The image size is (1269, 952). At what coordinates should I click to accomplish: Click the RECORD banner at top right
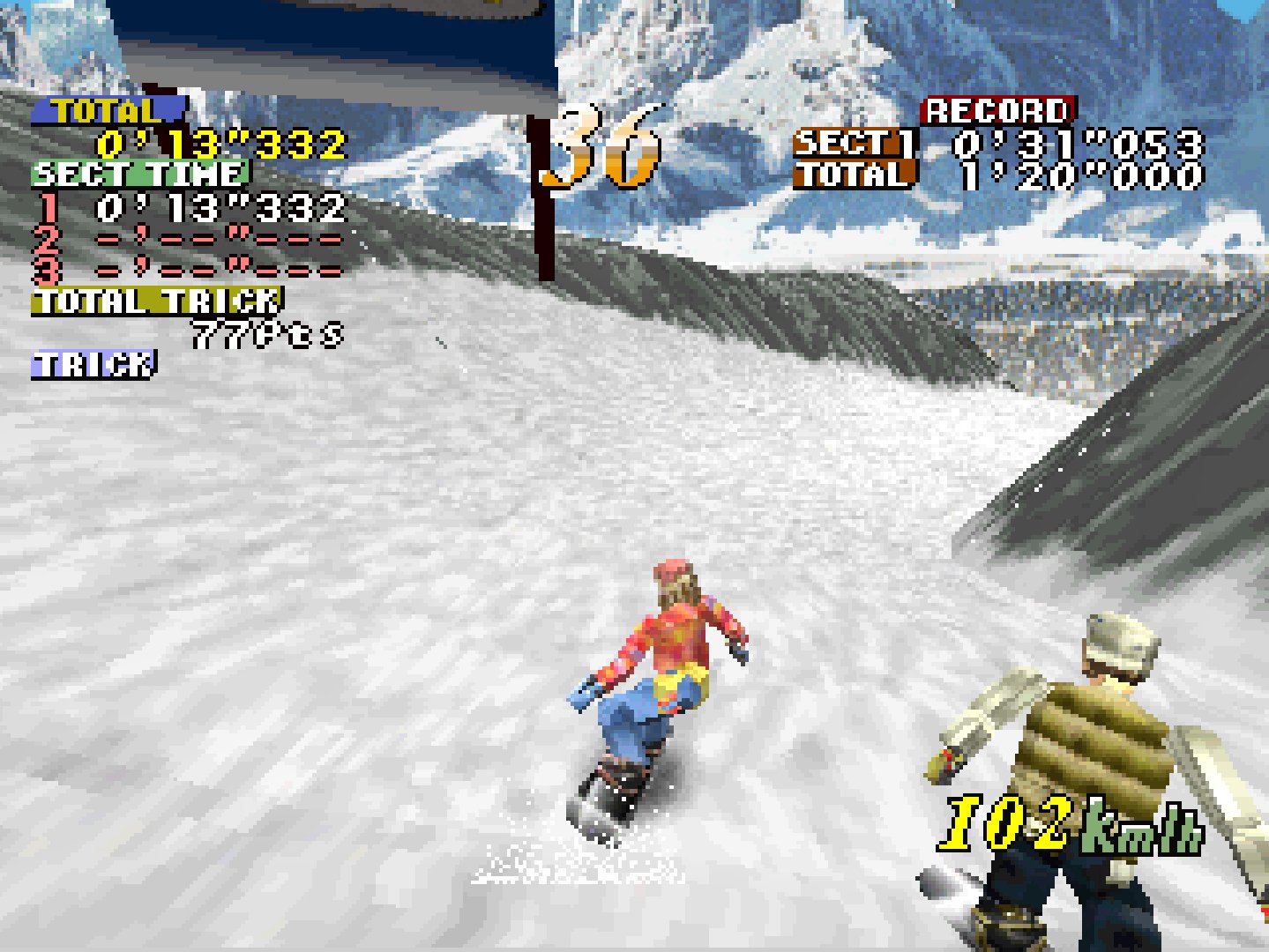pyautogui.click(x=995, y=108)
